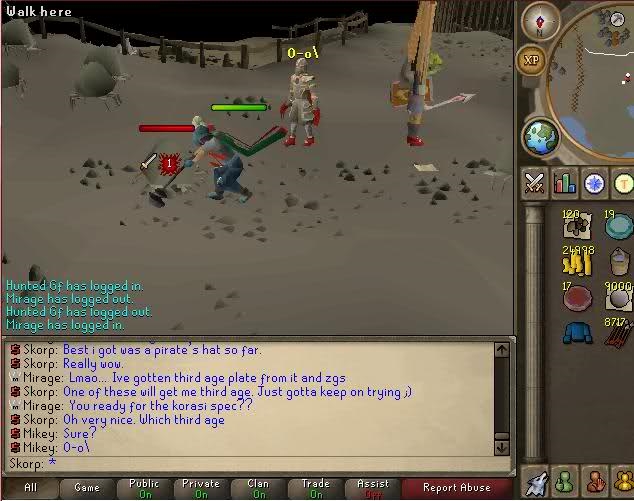Open the world map globe
Image resolution: width=634 pixels, height=501 pixels.
coord(541,135)
